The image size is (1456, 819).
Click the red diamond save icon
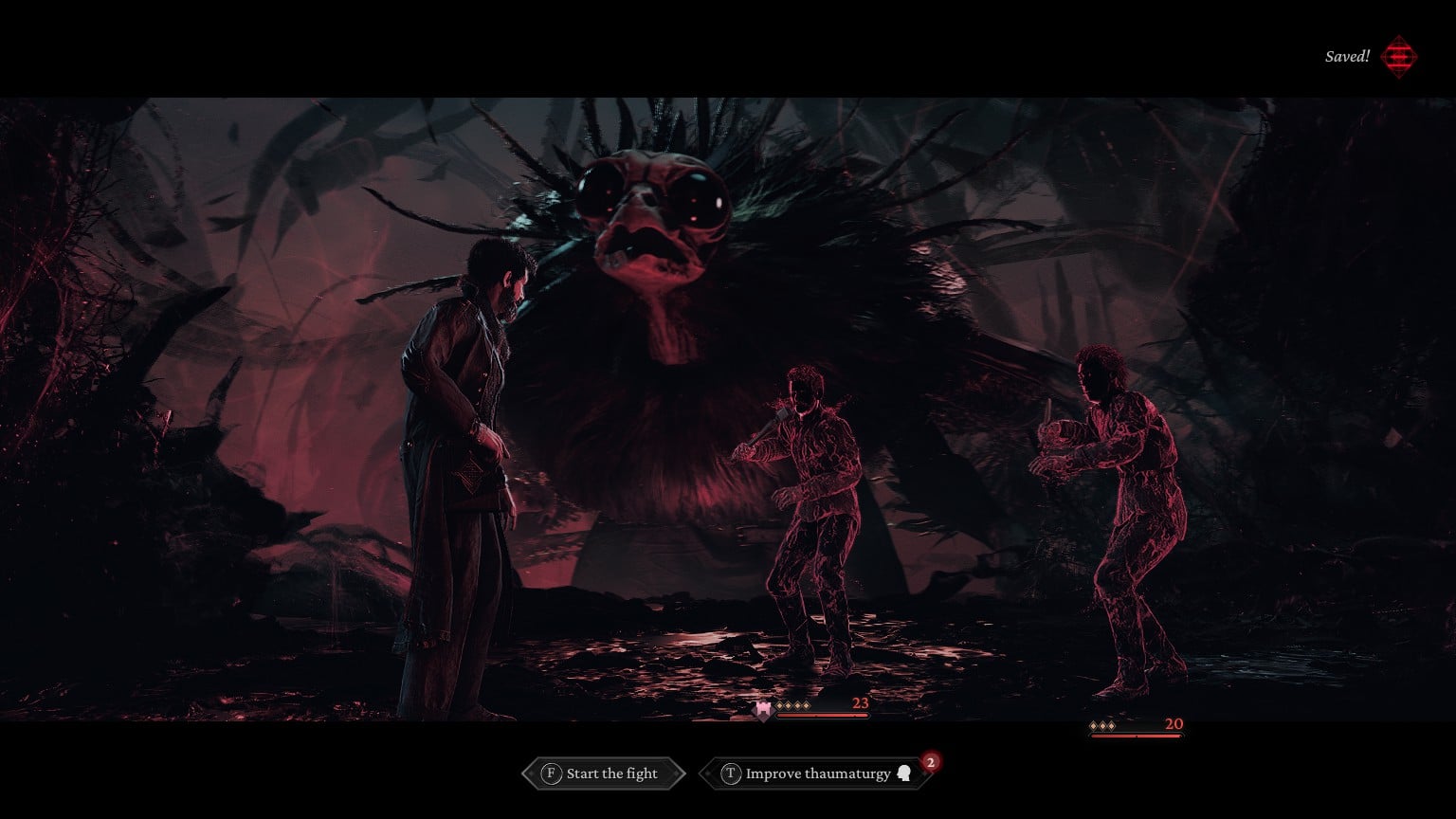[x=1398, y=55]
